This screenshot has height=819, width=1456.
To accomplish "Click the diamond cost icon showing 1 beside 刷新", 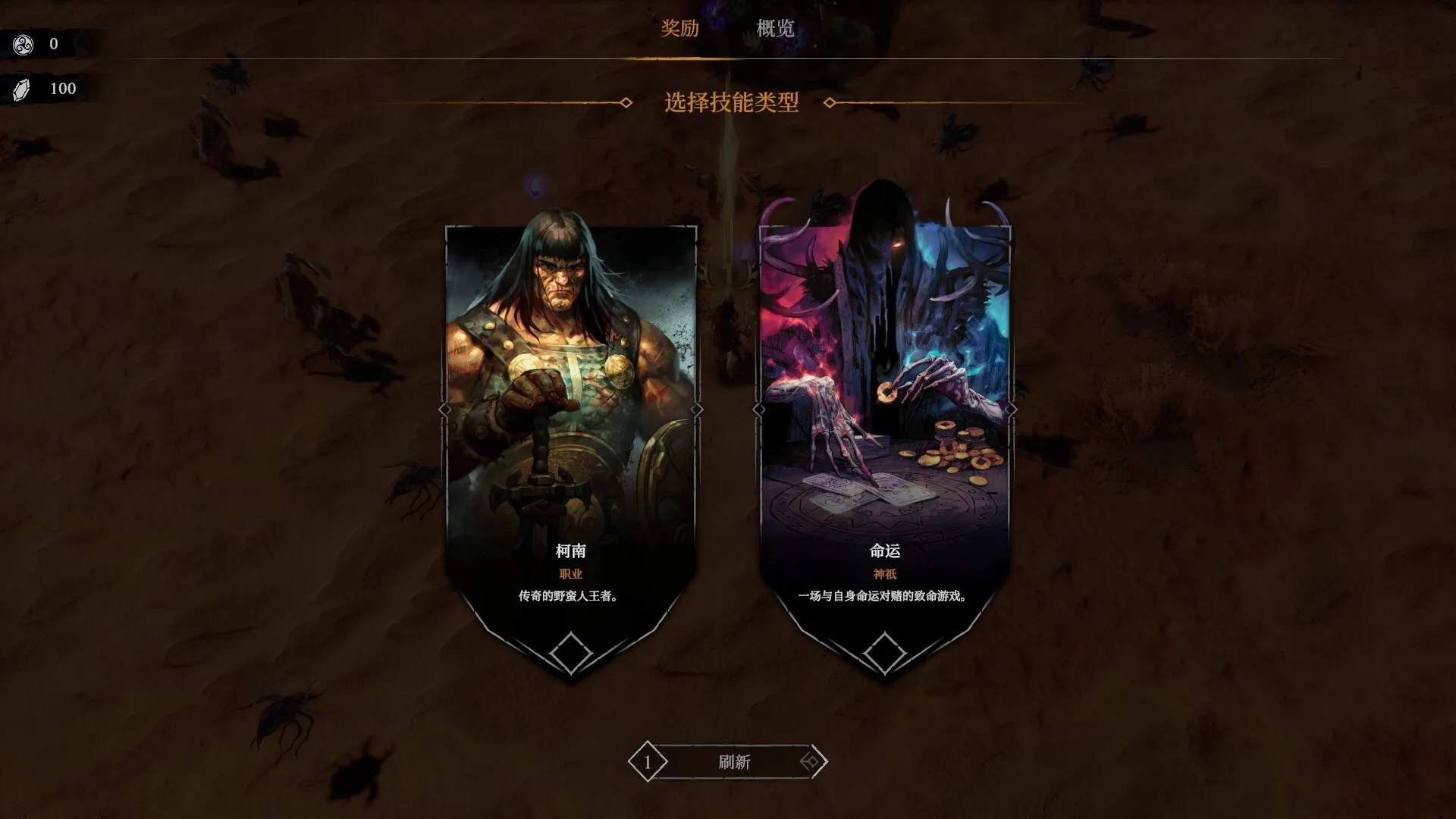I will (x=648, y=762).
